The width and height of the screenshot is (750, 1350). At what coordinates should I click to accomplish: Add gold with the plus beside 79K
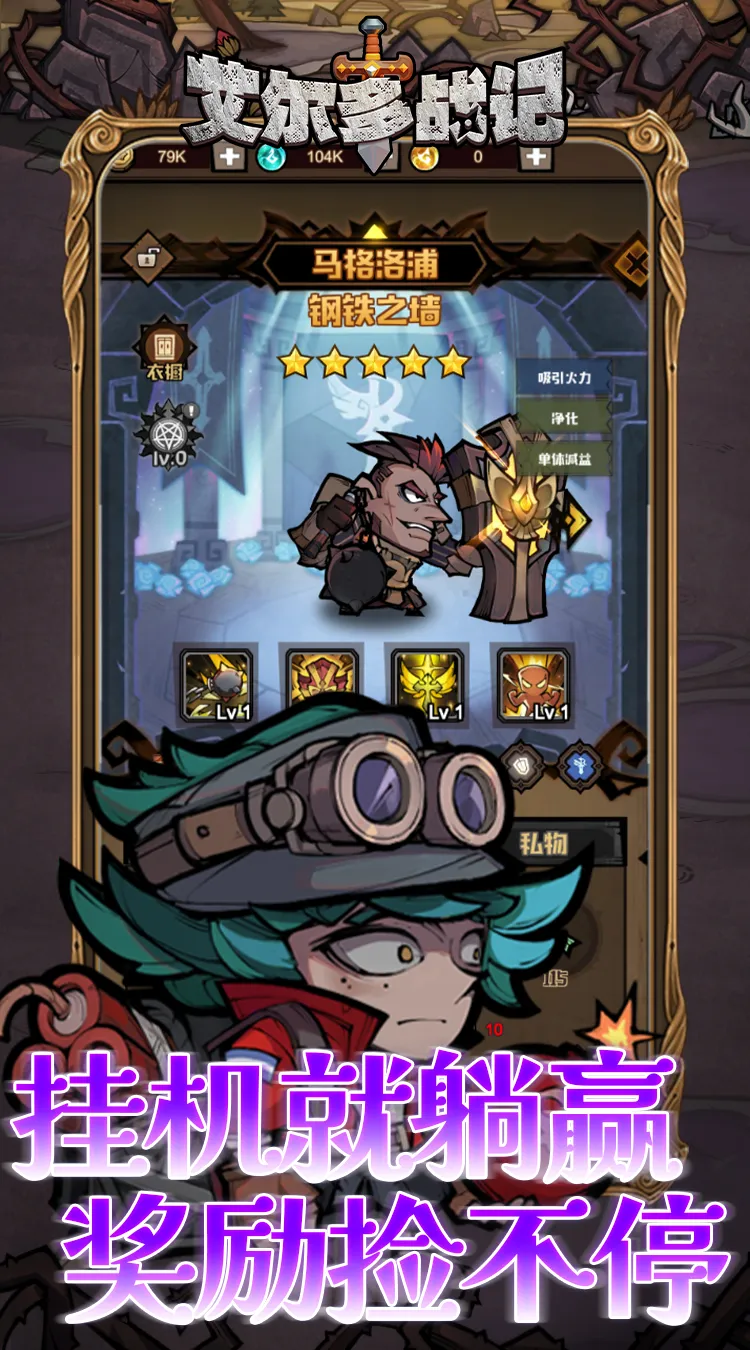click(230, 156)
